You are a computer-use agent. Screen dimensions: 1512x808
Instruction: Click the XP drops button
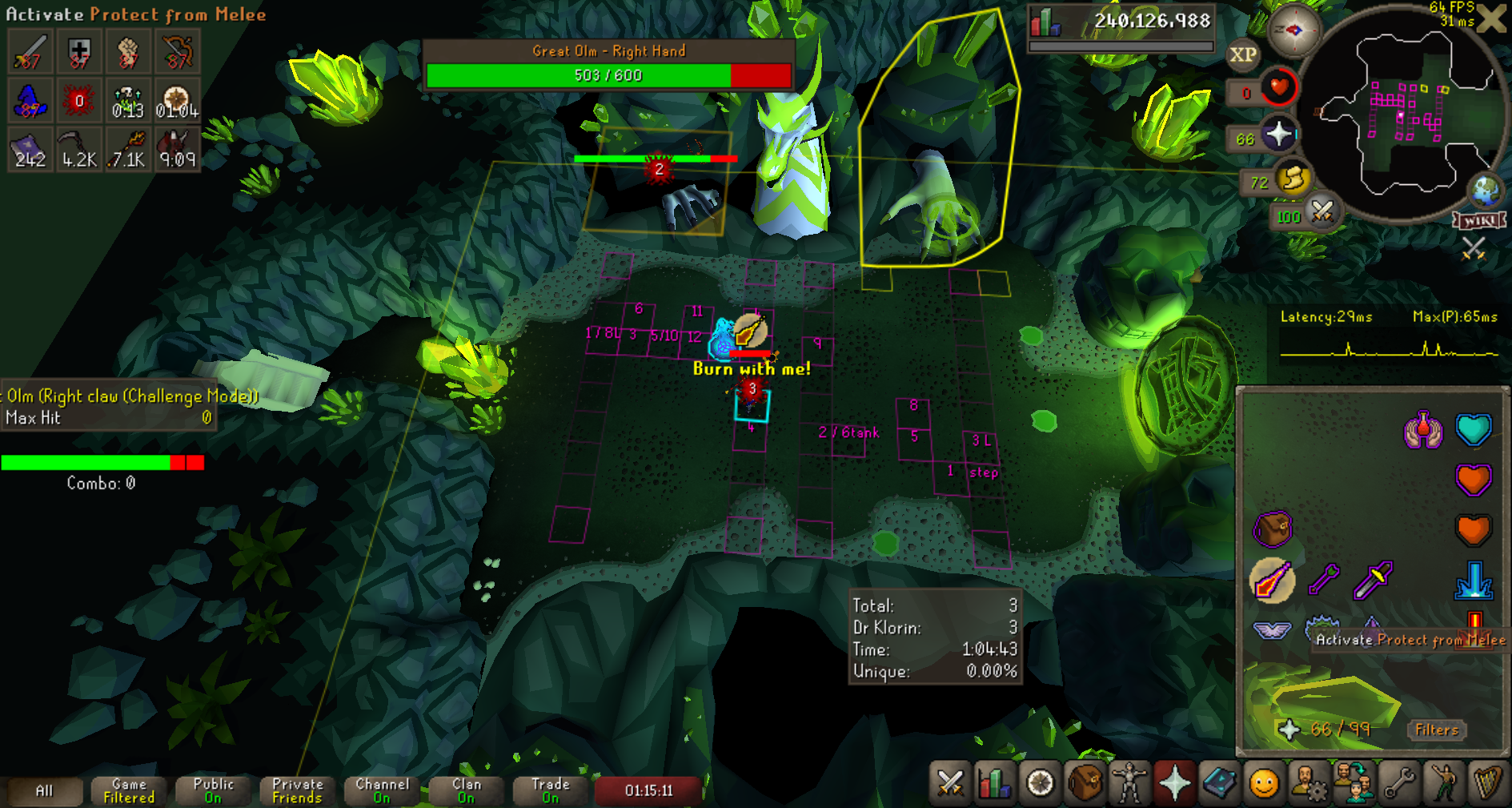tap(1242, 54)
